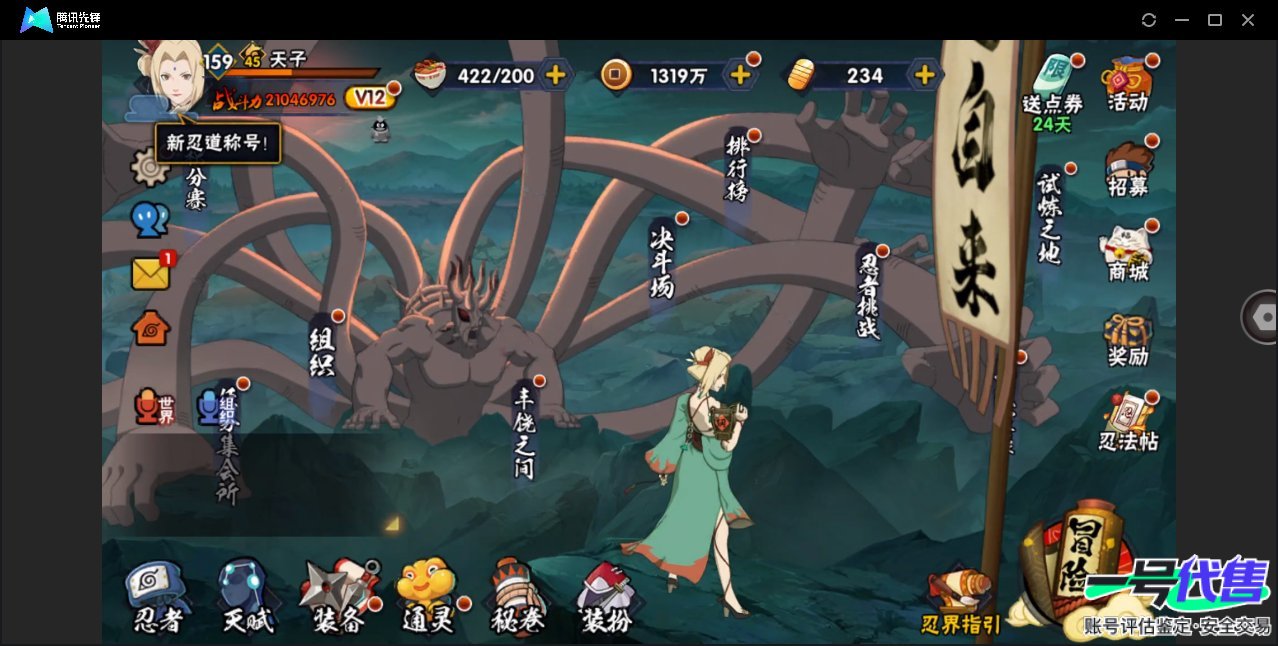This screenshot has height=646, width=1278.
Task: Add gold ingots with plus button
Action: tap(925, 75)
